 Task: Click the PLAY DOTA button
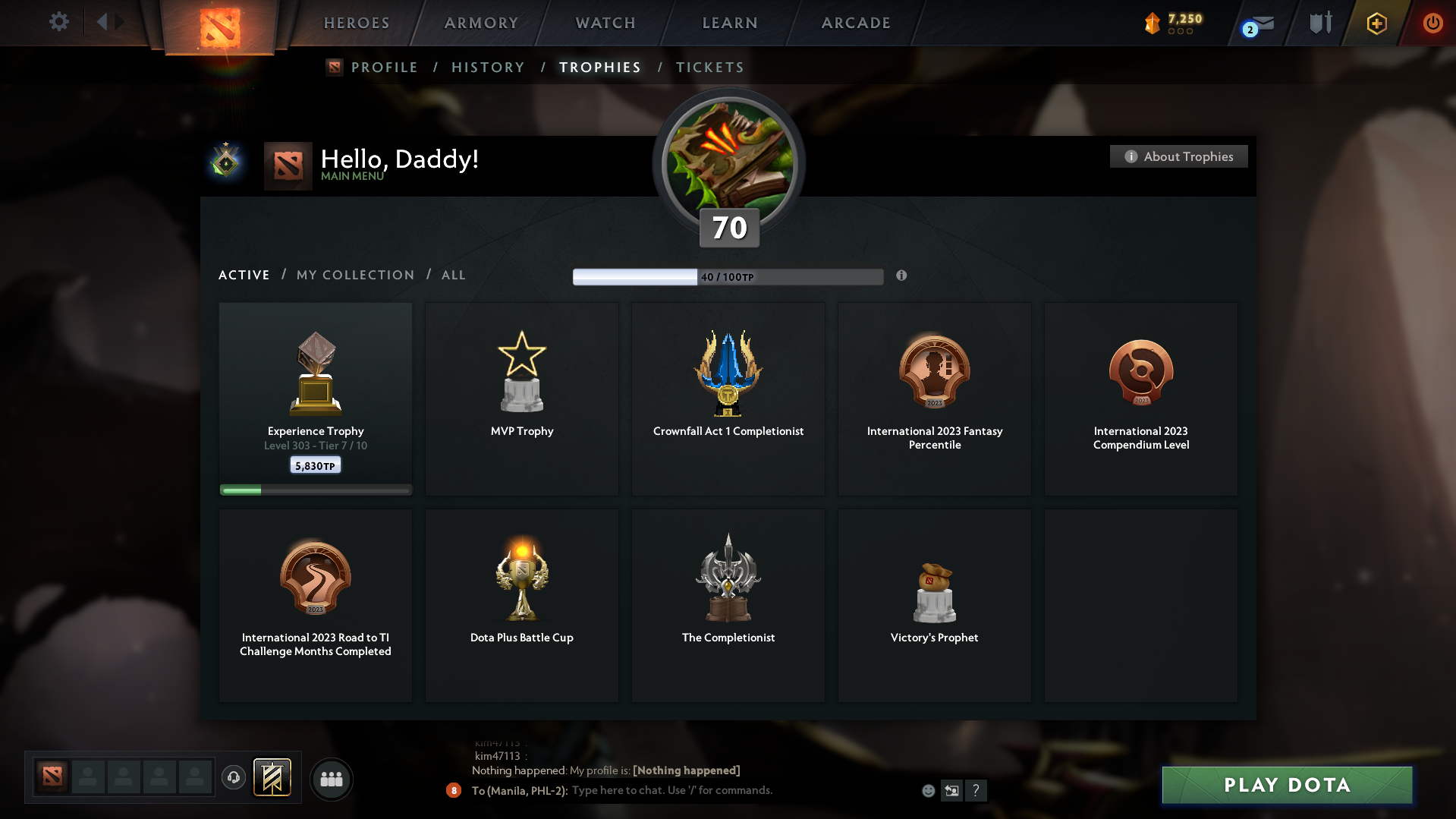point(1285,785)
